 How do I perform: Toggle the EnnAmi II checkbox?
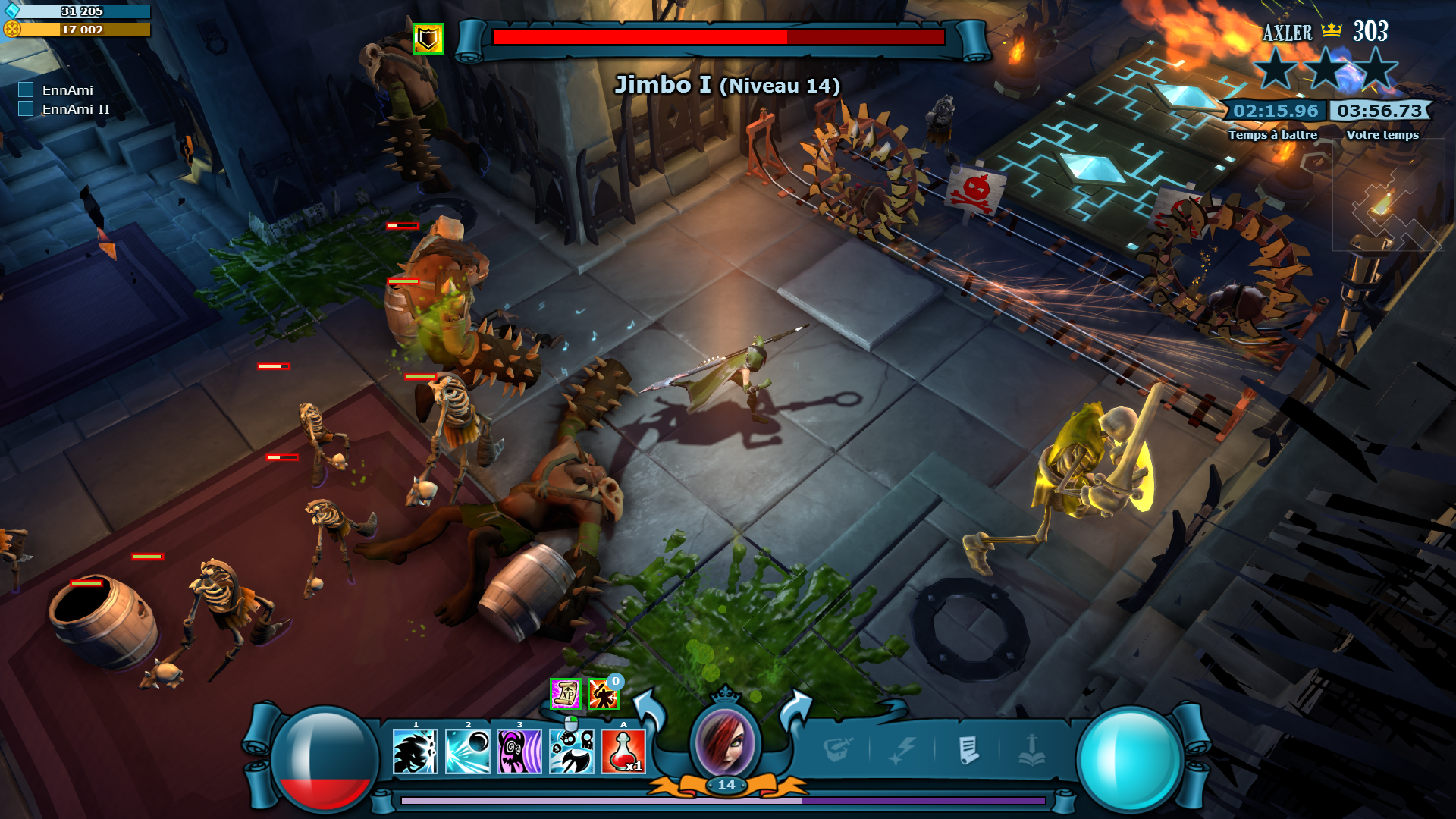26,109
